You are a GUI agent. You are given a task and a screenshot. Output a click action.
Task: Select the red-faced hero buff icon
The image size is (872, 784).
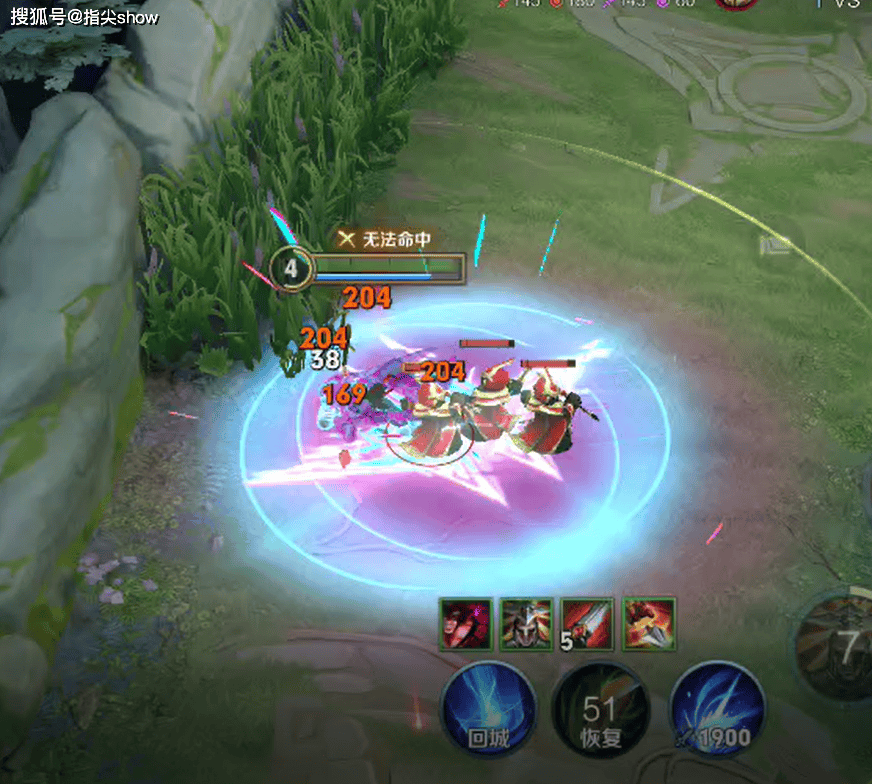[x=466, y=623]
